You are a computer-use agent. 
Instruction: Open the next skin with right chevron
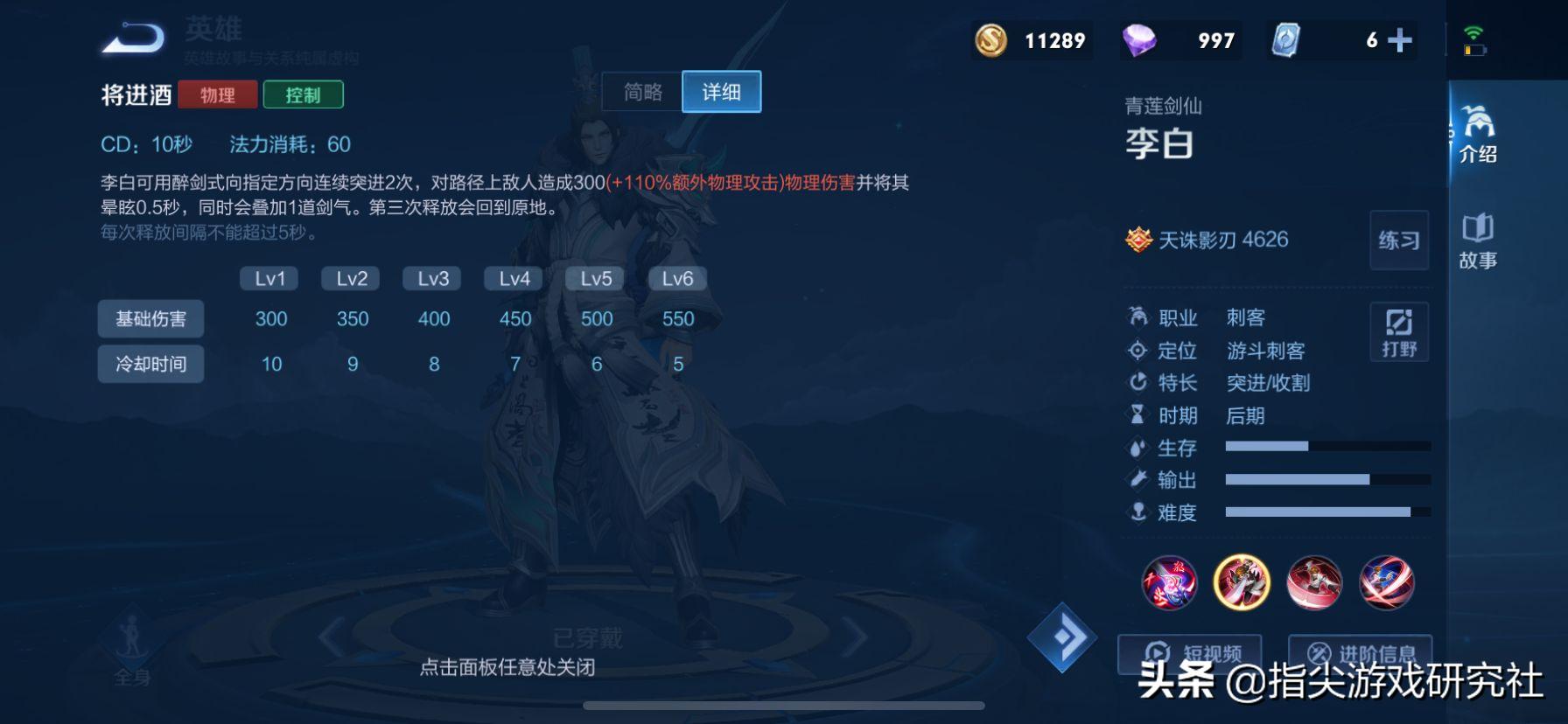pos(855,636)
